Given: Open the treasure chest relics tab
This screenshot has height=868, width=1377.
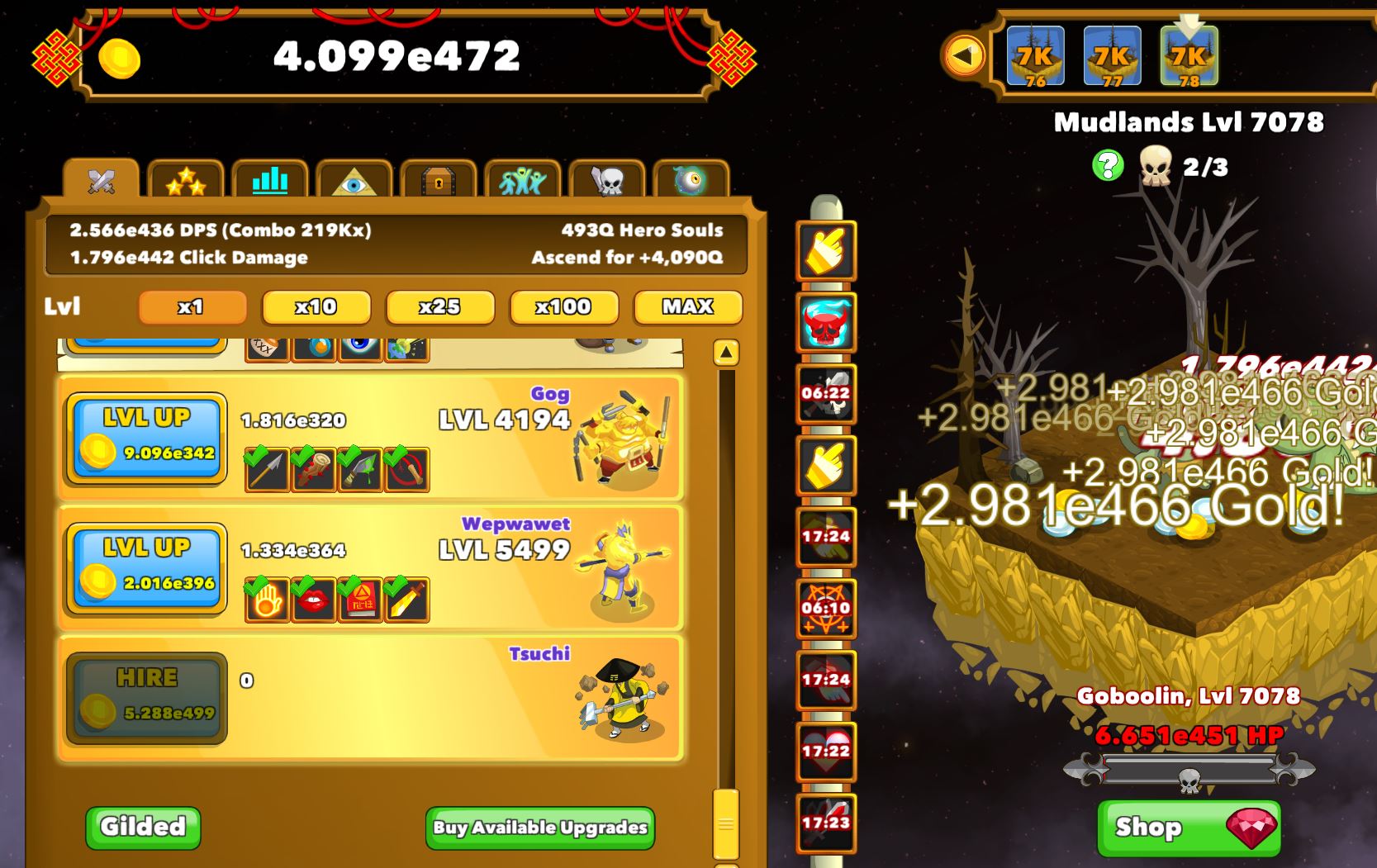Looking at the screenshot, I should tap(439, 181).
